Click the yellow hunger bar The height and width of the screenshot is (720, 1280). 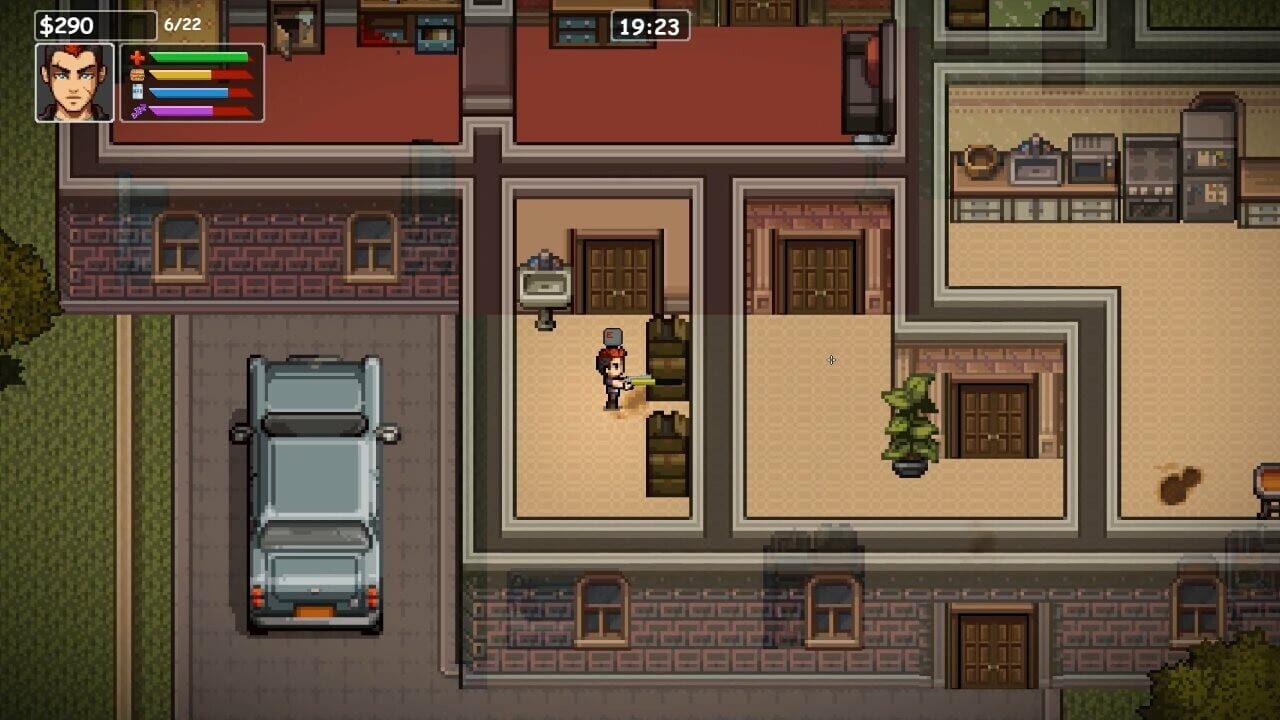180,75
